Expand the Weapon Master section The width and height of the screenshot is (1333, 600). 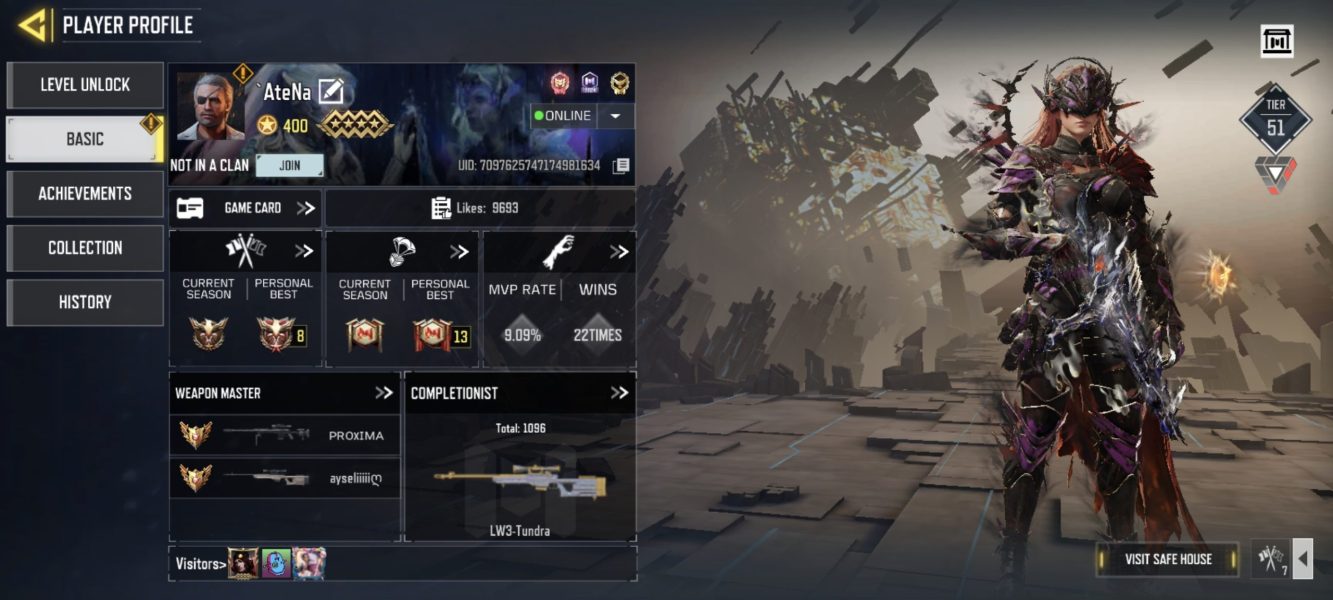click(x=384, y=393)
